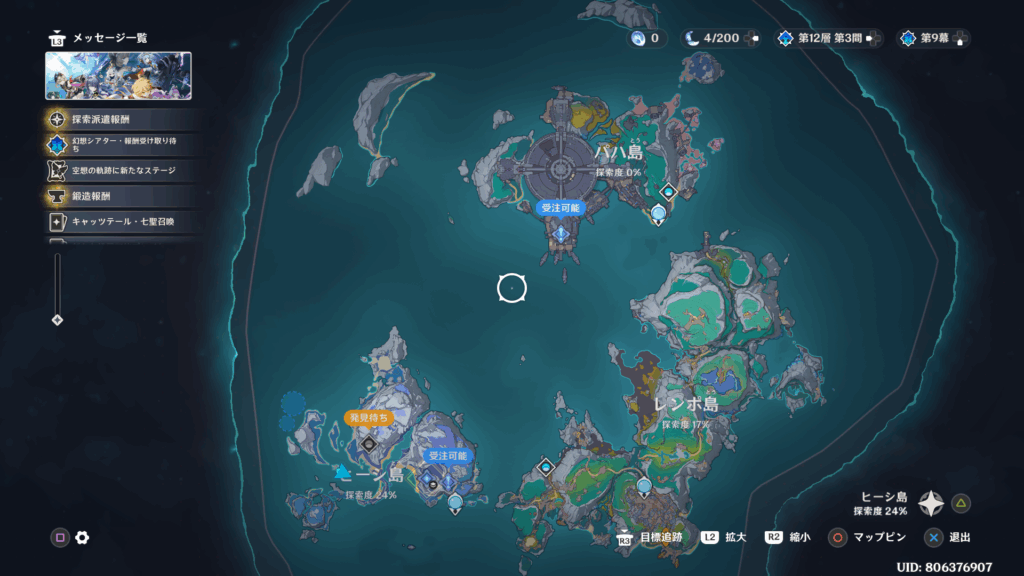Open the 第12層 第3間 abyss tracker
Viewport: 1024px width, 576px height.
coord(826,38)
